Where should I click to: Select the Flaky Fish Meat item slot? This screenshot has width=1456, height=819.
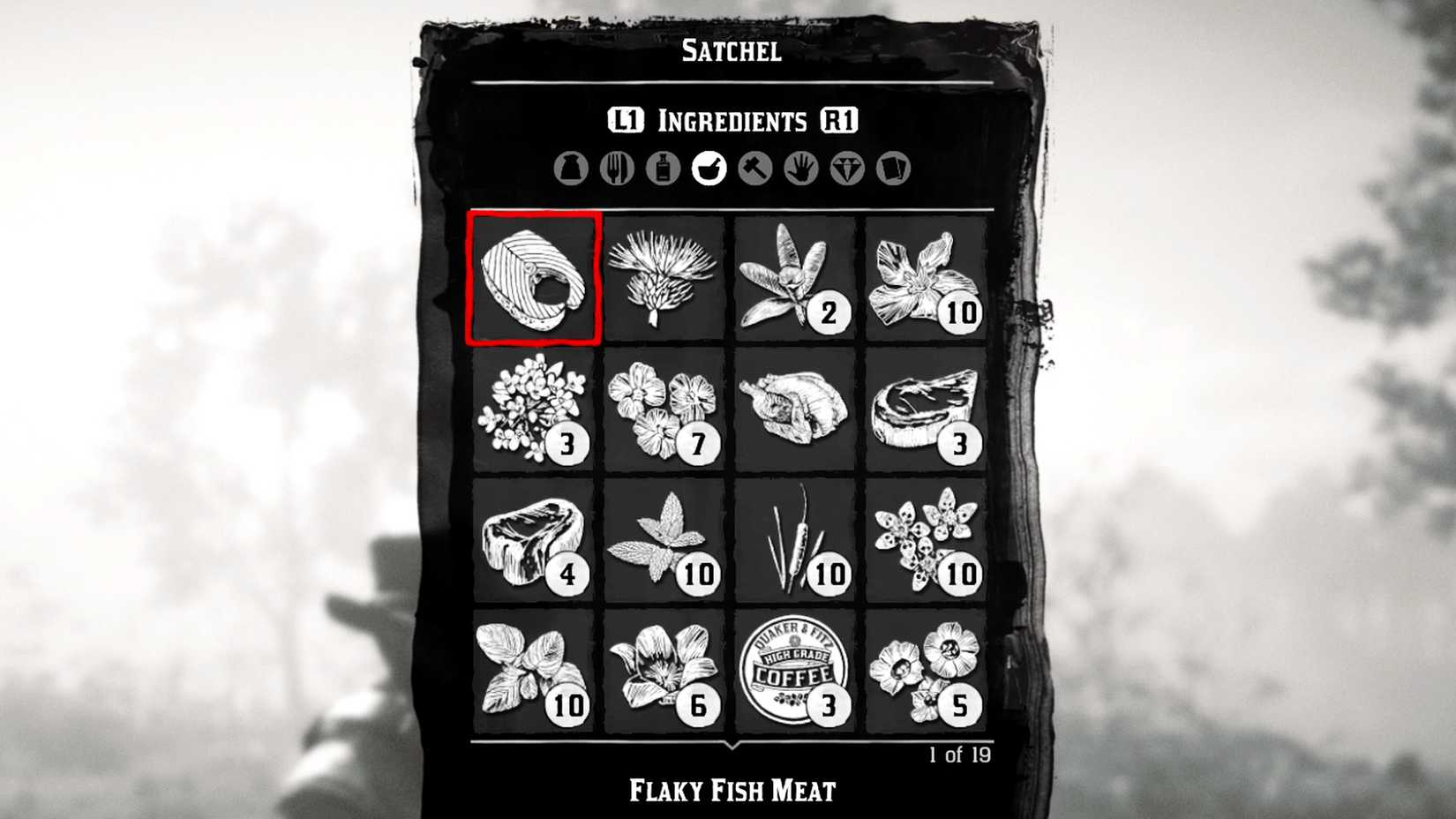pyautogui.click(x=533, y=278)
